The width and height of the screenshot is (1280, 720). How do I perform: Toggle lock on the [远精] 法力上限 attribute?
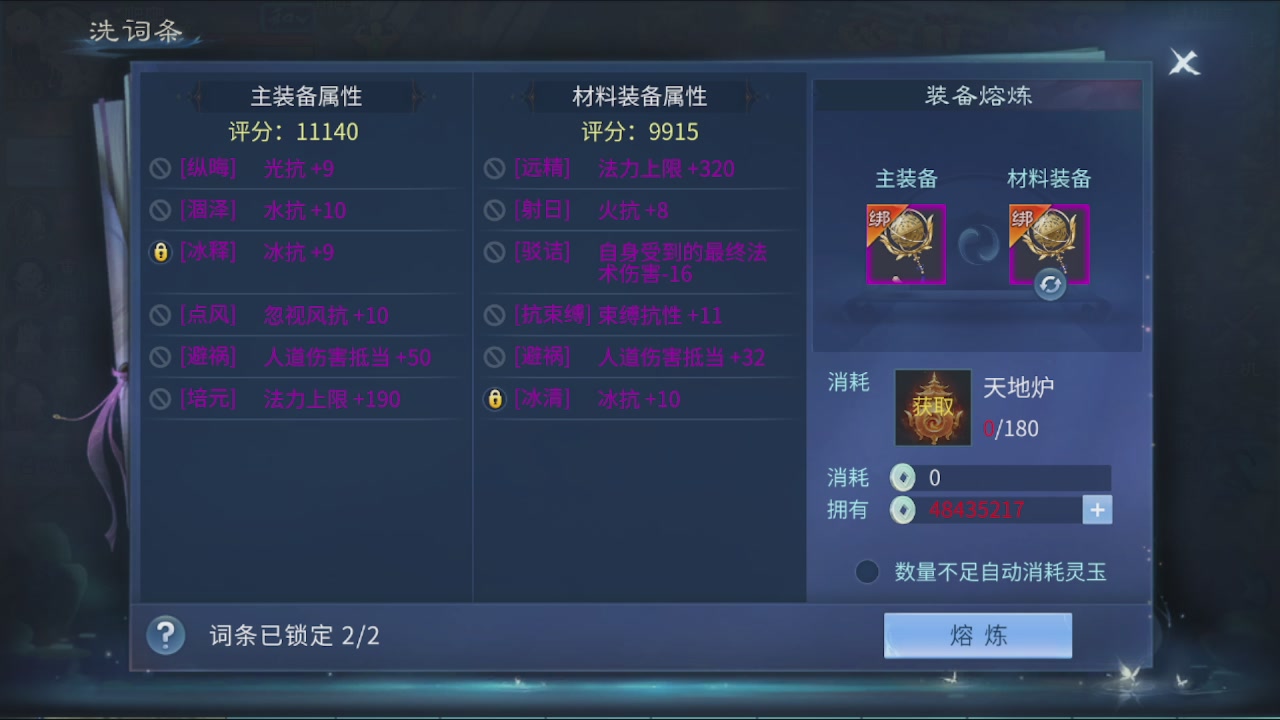(495, 169)
